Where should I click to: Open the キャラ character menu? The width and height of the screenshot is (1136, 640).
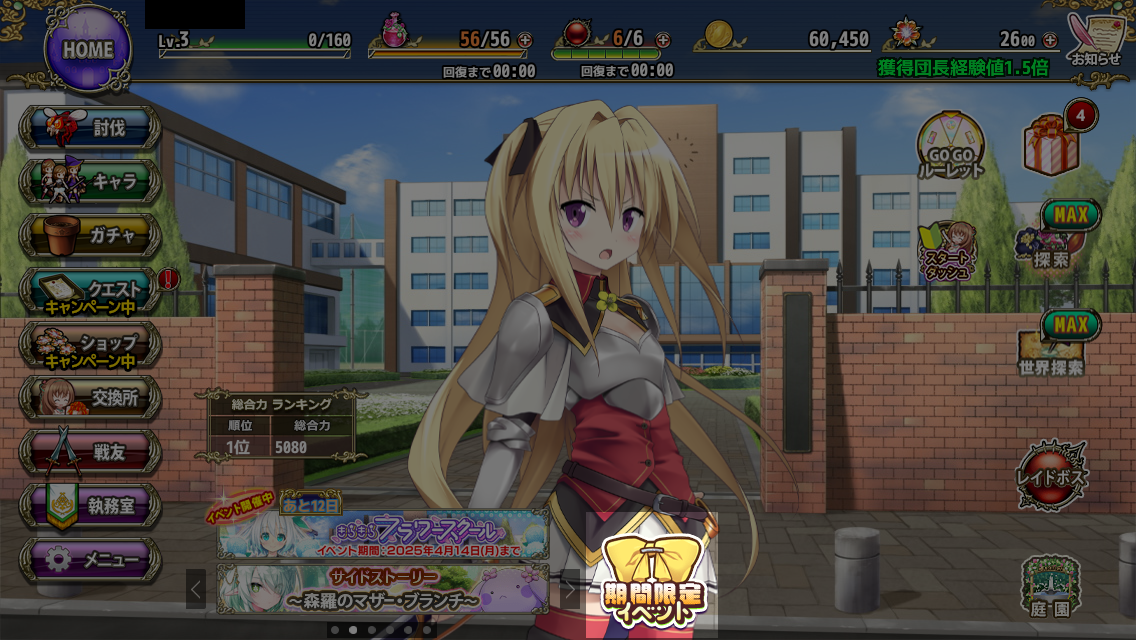(91, 181)
